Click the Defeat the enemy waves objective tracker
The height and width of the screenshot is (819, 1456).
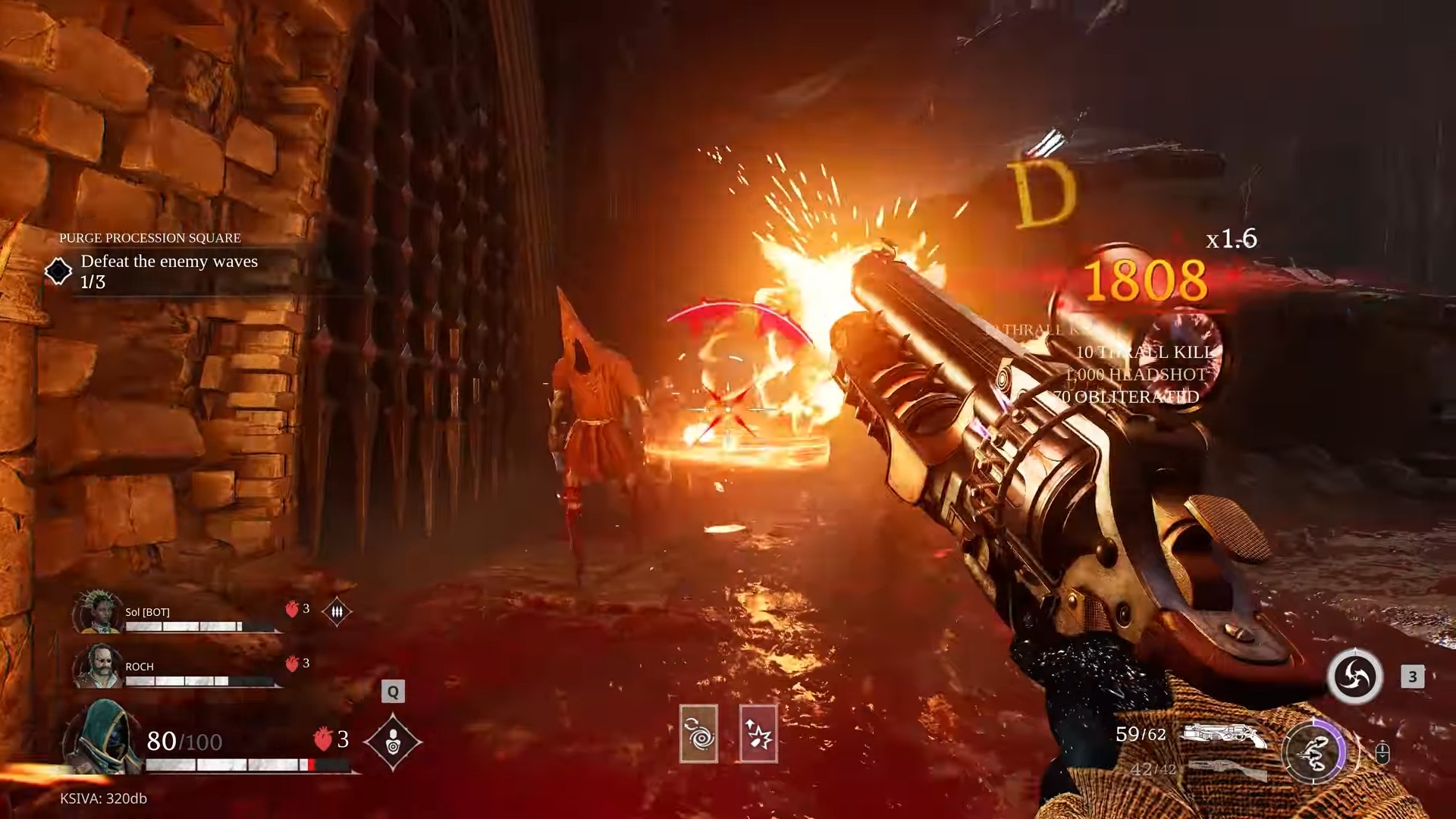[x=169, y=271]
